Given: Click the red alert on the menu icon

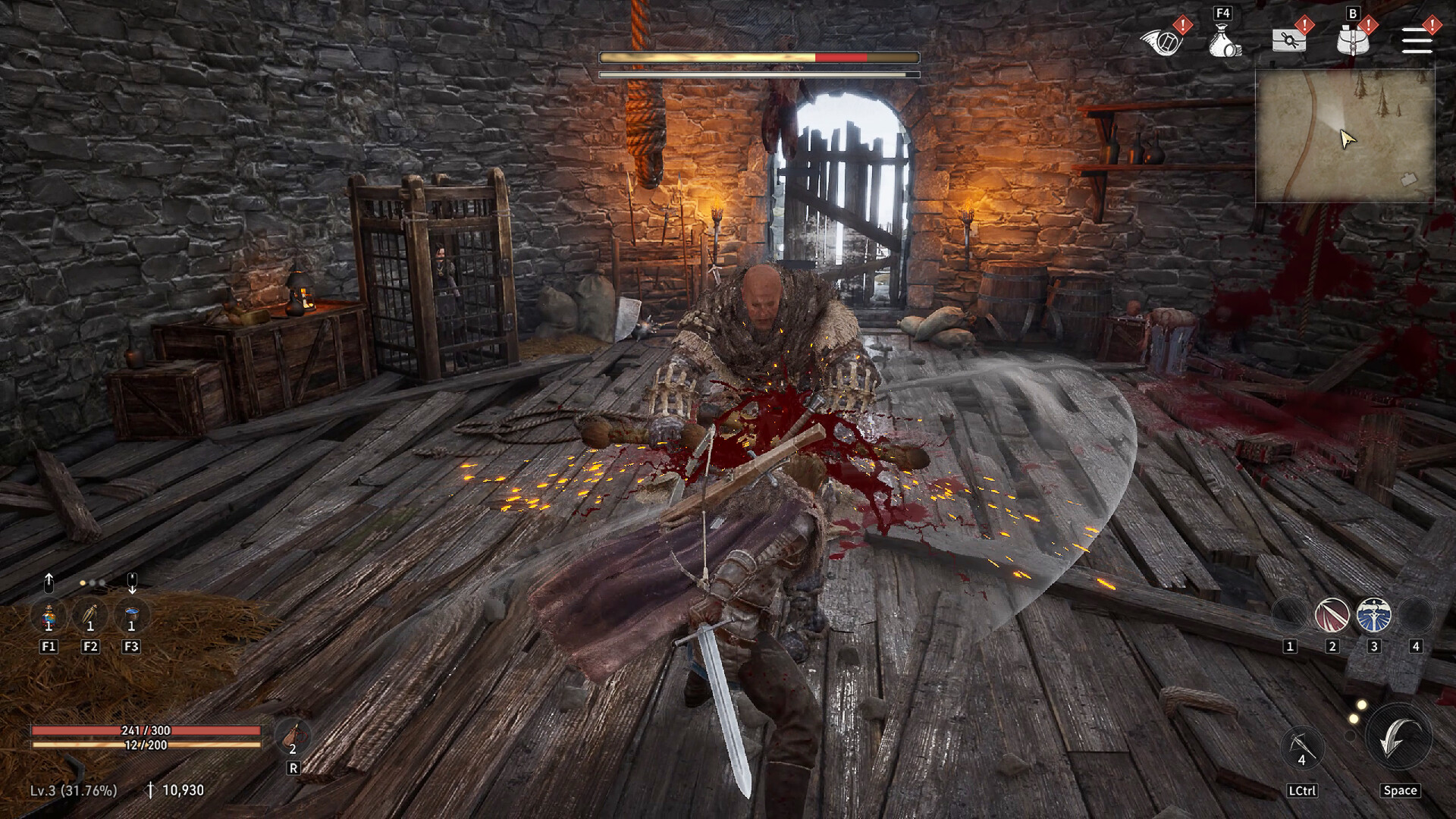Looking at the screenshot, I should click(1431, 25).
